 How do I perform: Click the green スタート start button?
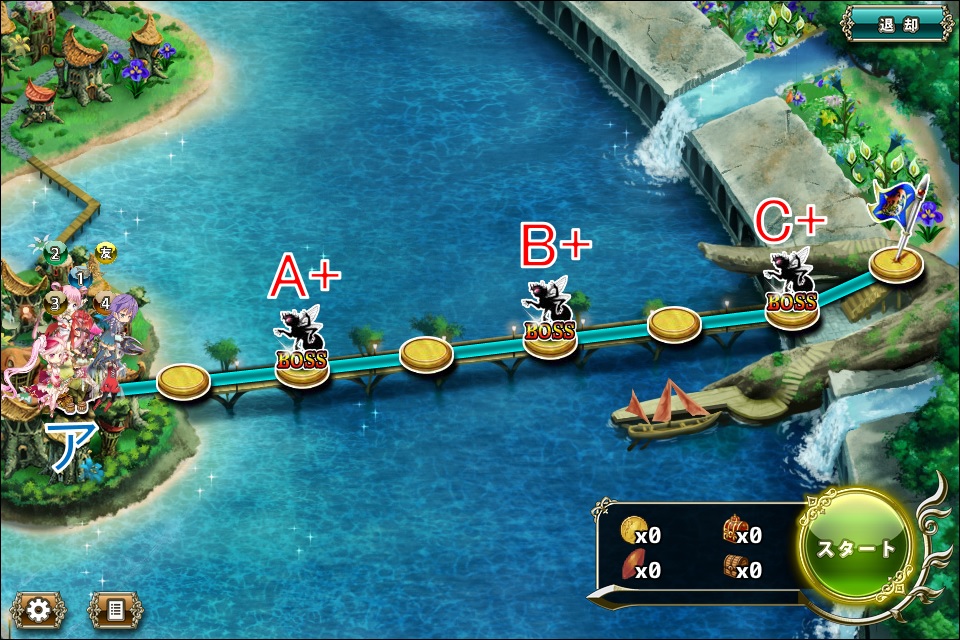click(x=857, y=548)
